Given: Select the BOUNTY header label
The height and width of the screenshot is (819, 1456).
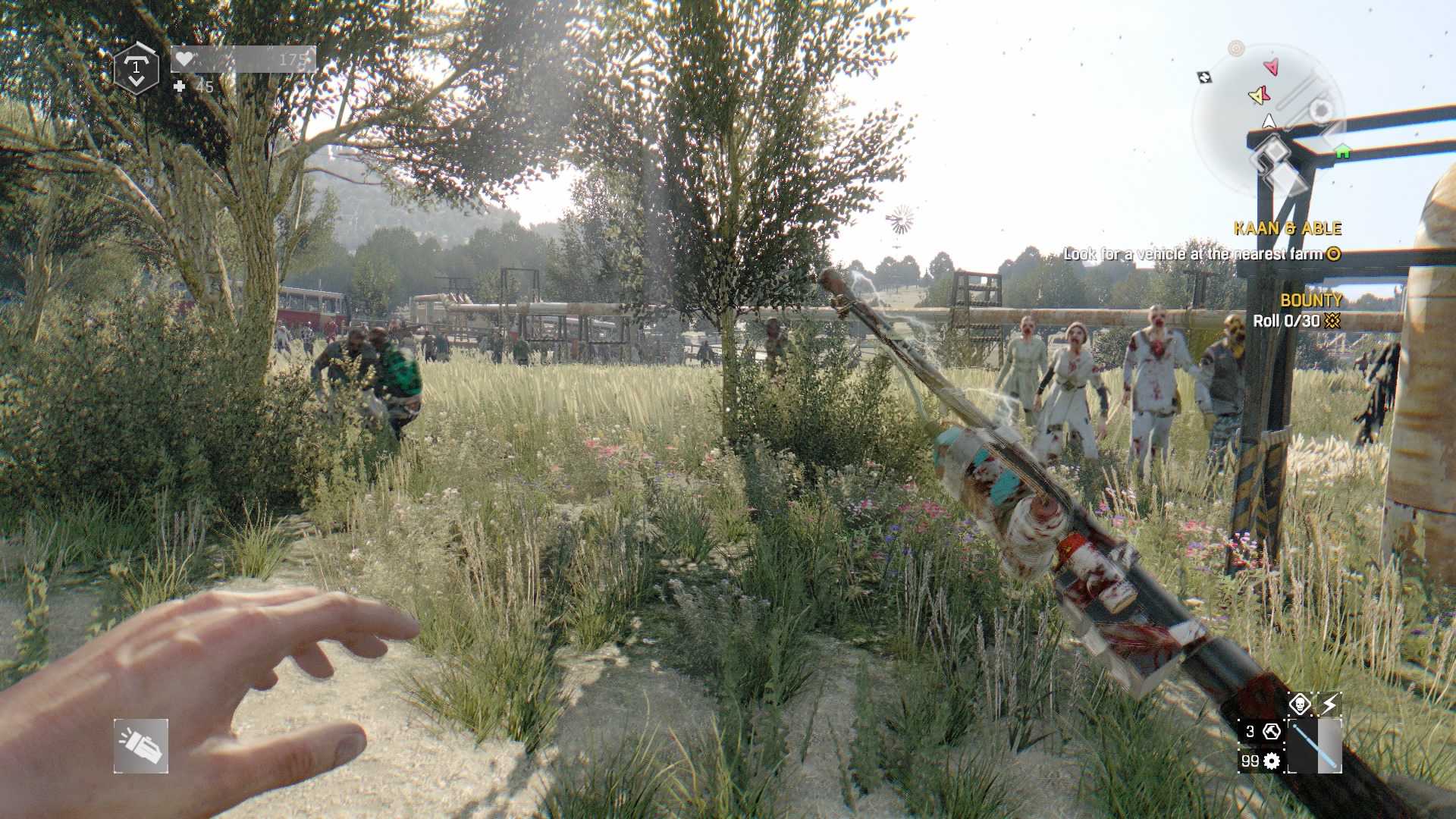Looking at the screenshot, I should pos(1310,301).
